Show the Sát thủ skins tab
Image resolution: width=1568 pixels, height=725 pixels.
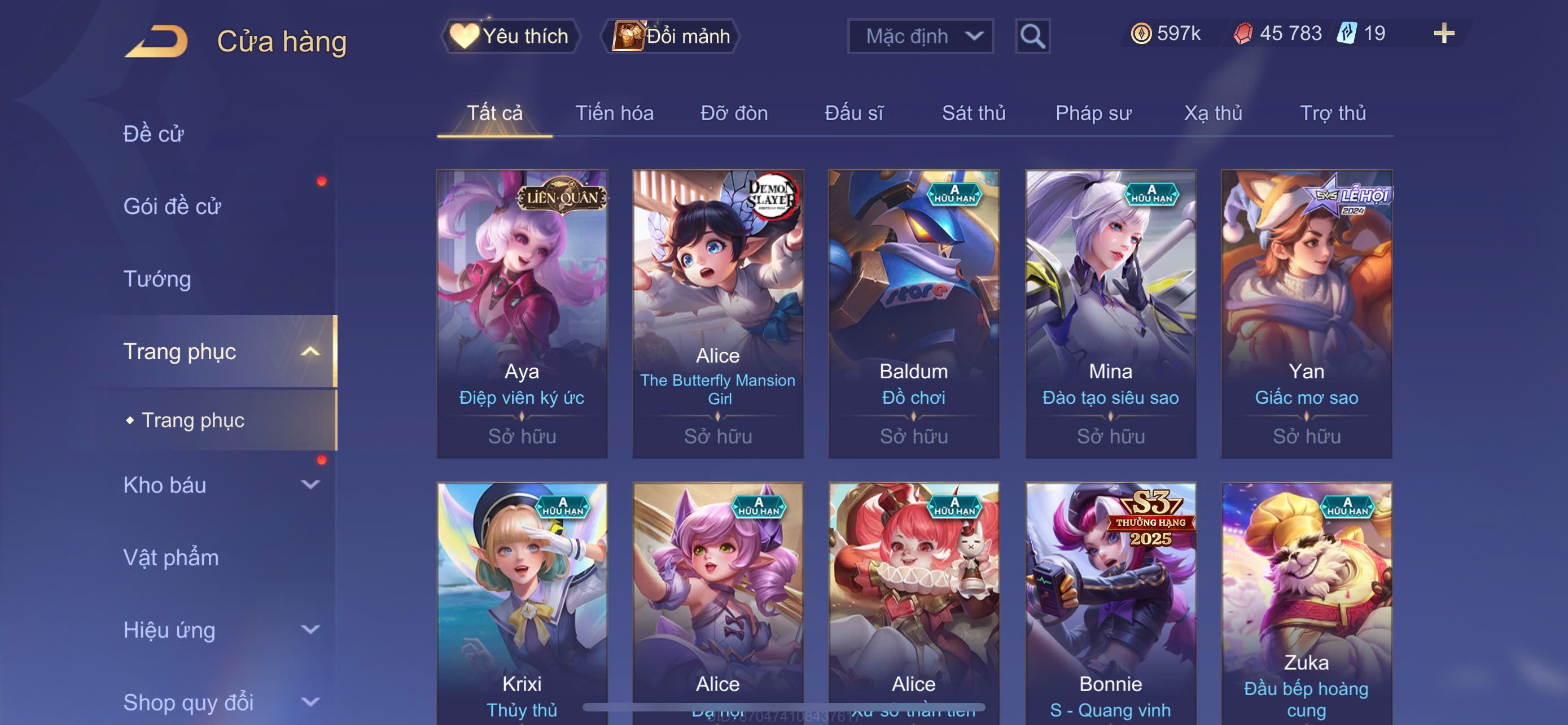pyautogui.click(x=973, y=113)
